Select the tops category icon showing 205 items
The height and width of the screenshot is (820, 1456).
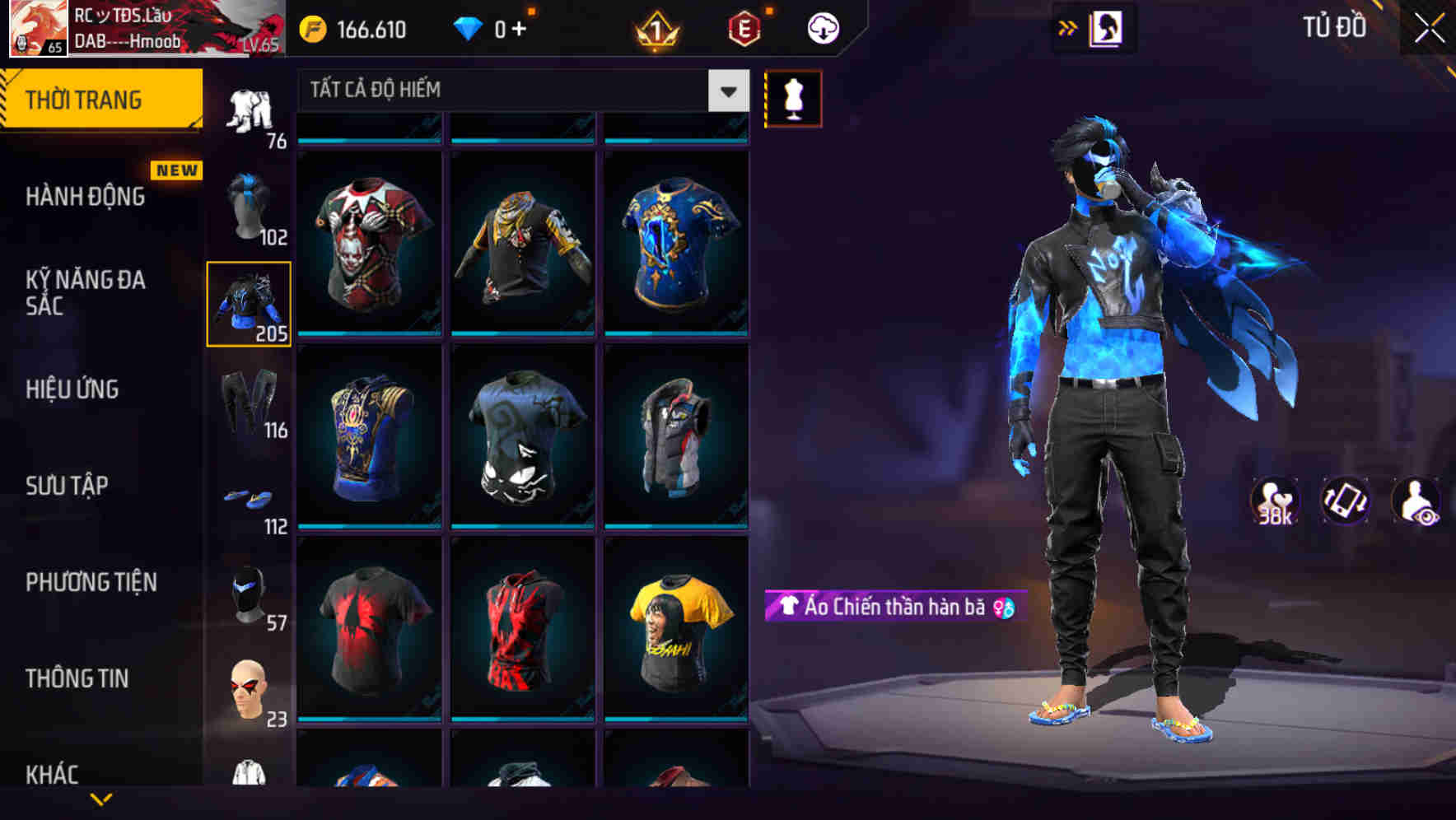[x=250, y=305]
